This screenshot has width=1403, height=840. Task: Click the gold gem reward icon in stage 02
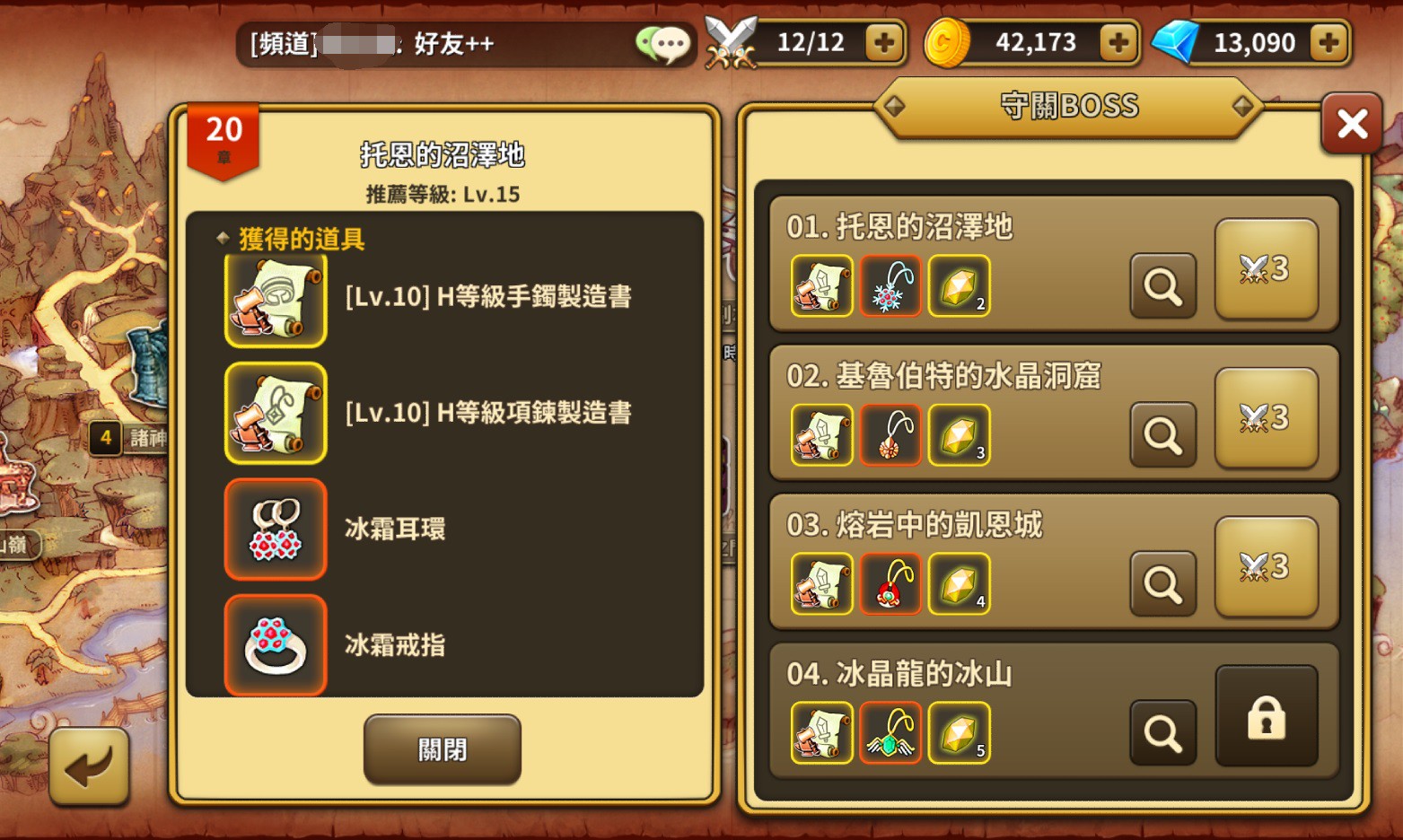(x=958, y=435)
